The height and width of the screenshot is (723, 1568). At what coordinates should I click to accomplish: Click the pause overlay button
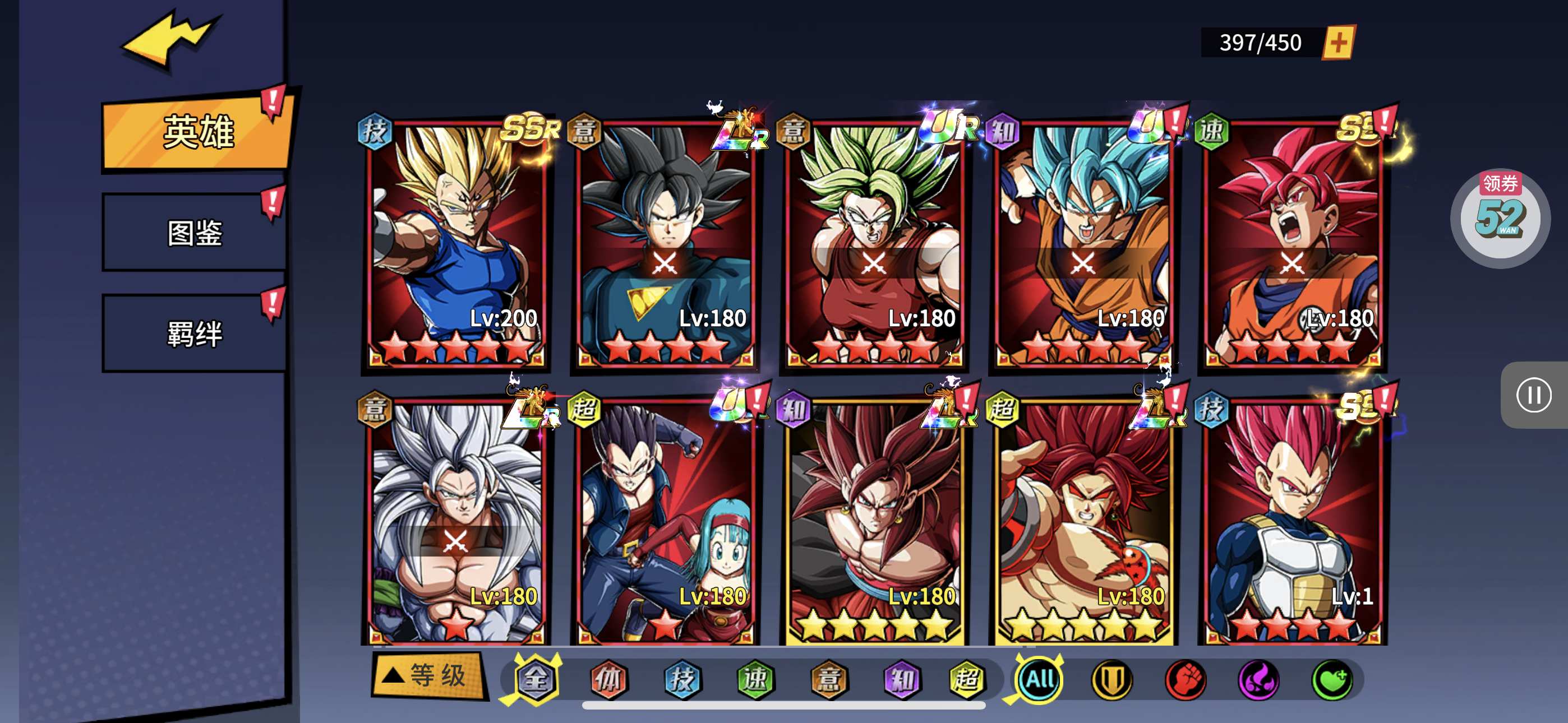tap(1533, 396)
